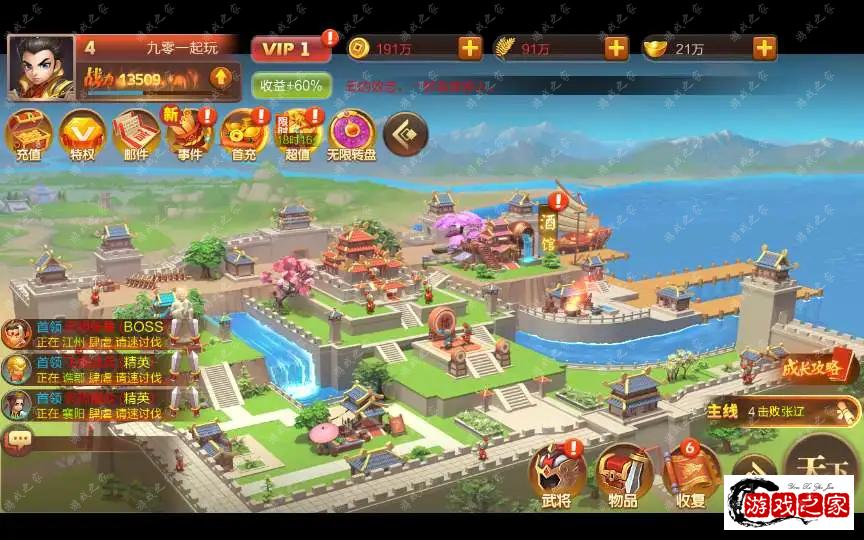Open the 充值 recharge chest icon
Image resolution: width=864 pixels, height=540 pixels.
point(28,135)
